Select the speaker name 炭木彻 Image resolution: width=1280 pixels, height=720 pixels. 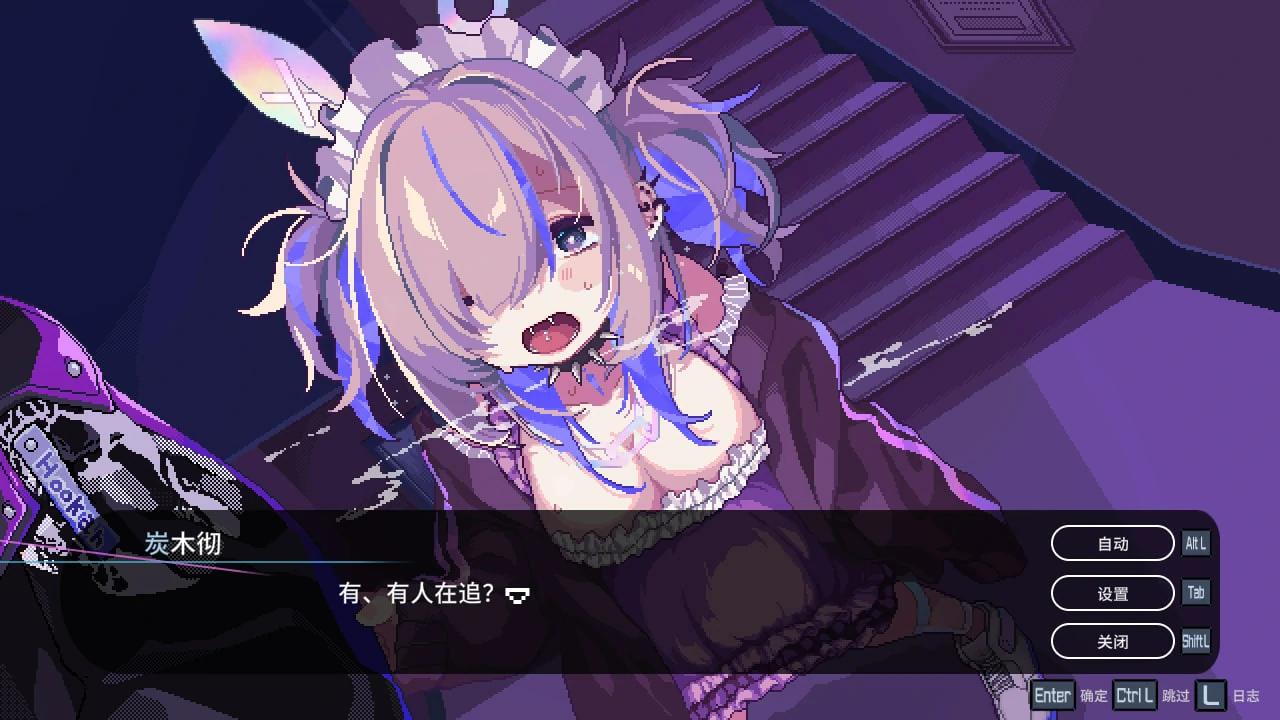(183, 544)
